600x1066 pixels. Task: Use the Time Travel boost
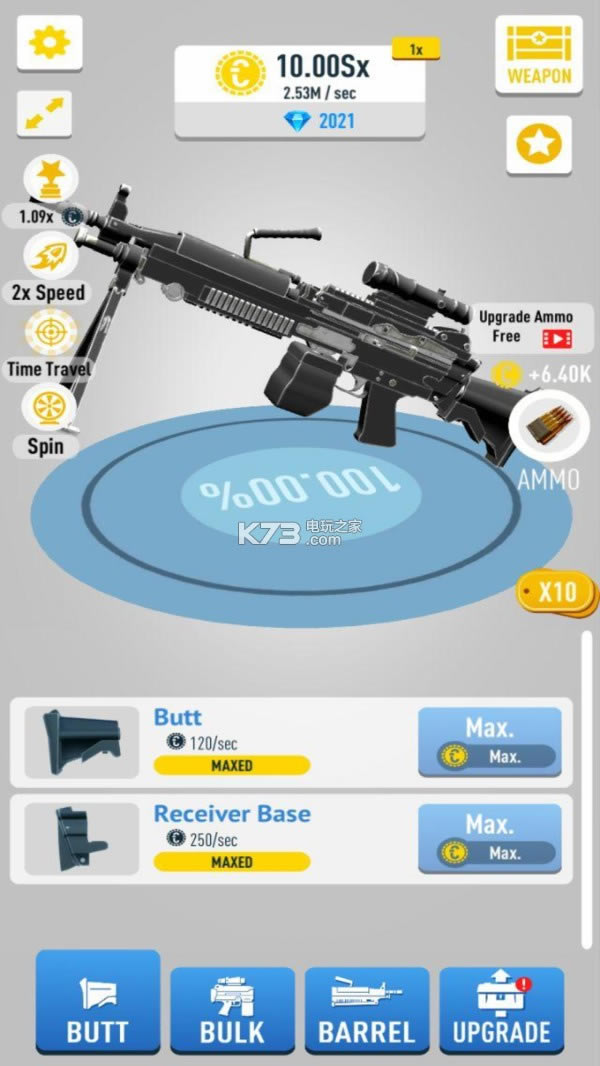[49, 334]
